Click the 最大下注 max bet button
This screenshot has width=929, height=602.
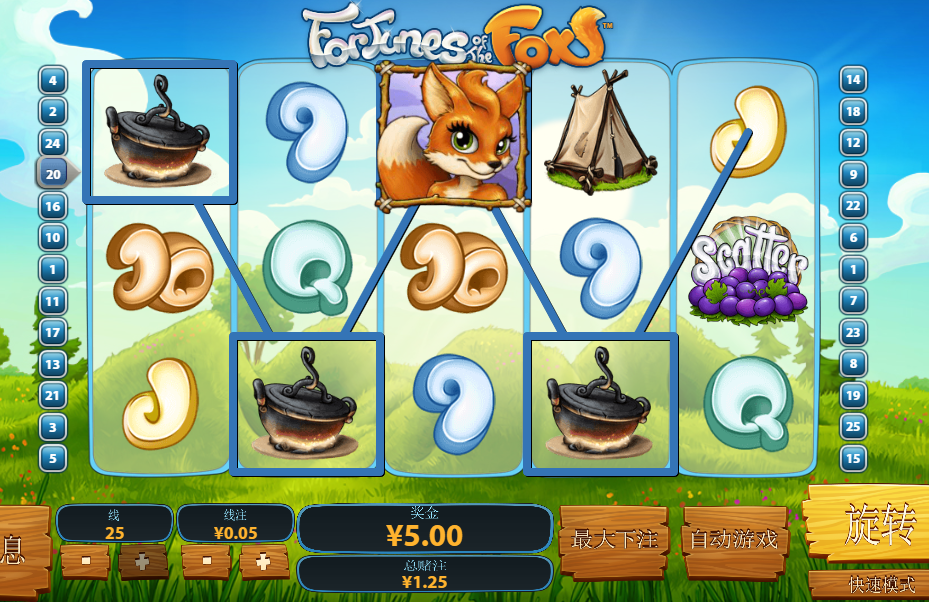(614, 540)
